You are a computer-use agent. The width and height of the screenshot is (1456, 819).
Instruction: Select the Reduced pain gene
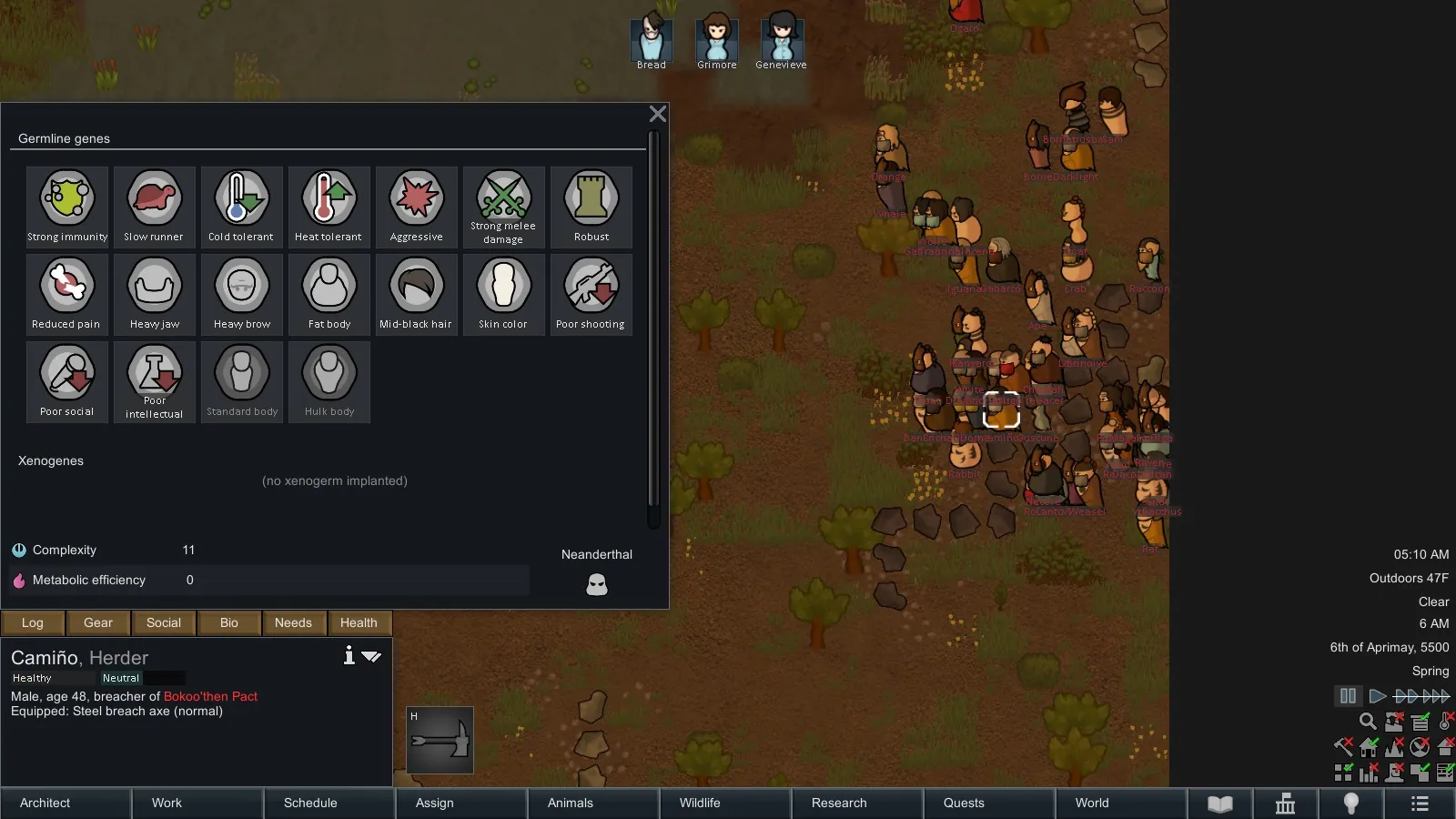pos(67,293)
